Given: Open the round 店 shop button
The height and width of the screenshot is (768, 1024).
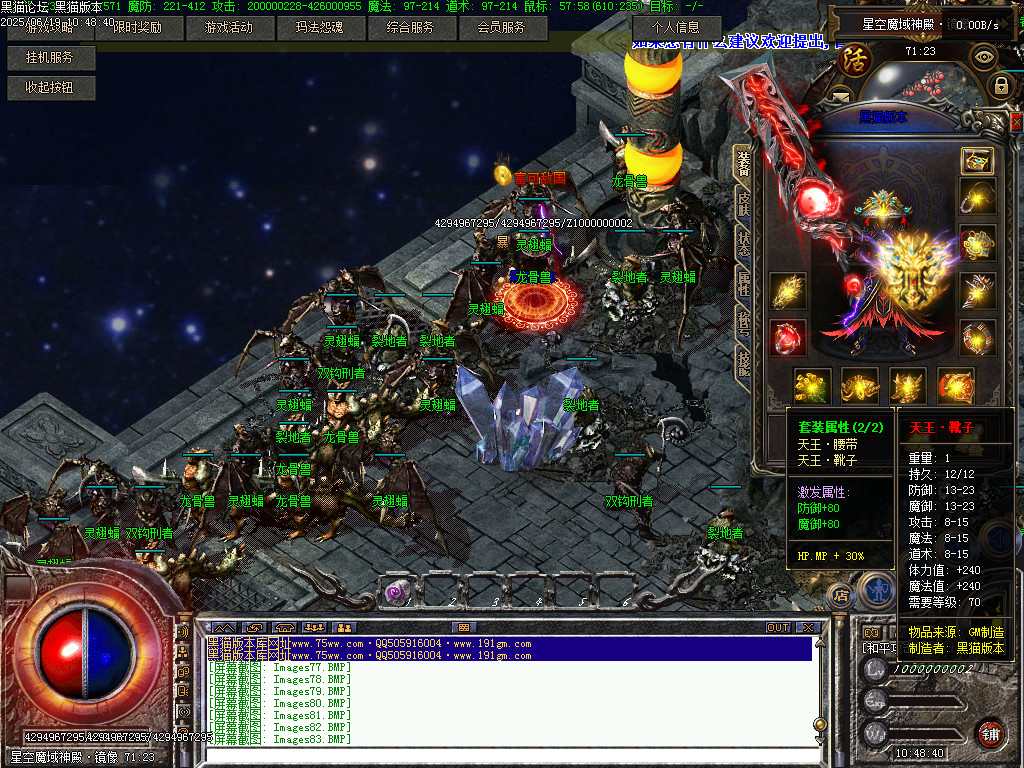Looking at the screenshot, I should [x=841, y=594].
